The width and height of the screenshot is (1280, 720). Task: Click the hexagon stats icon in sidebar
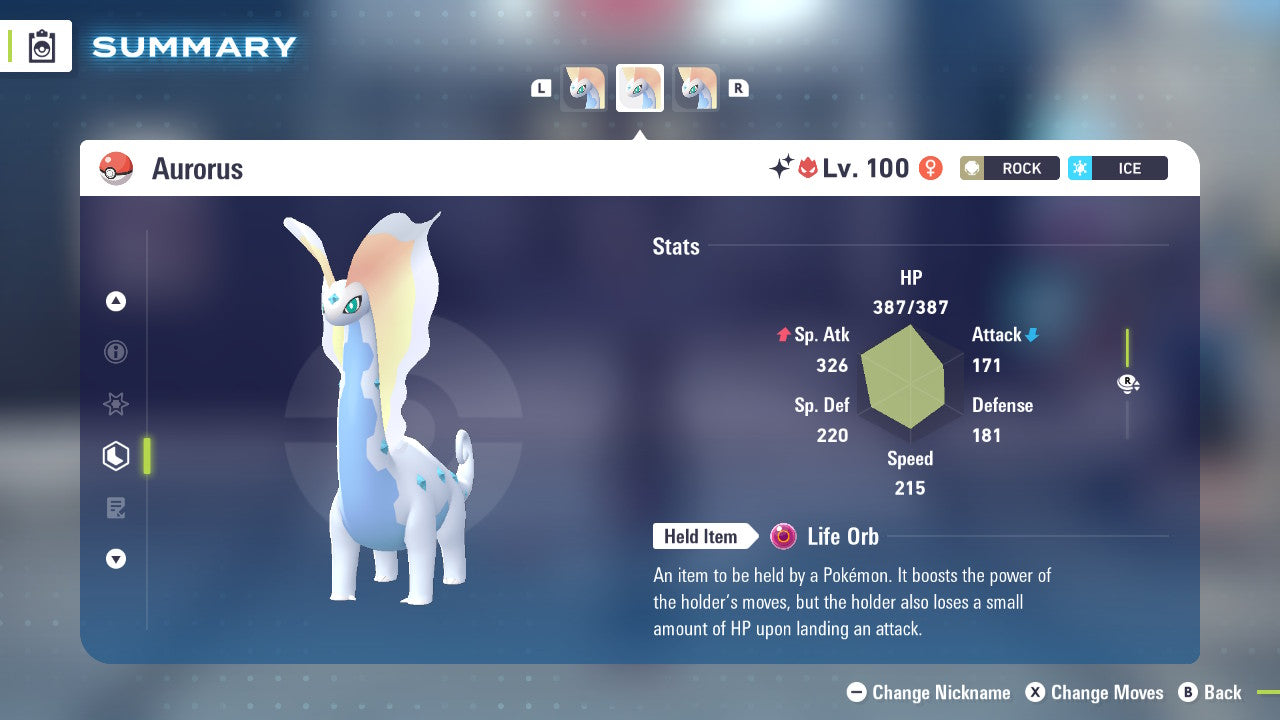coord(116,456)
